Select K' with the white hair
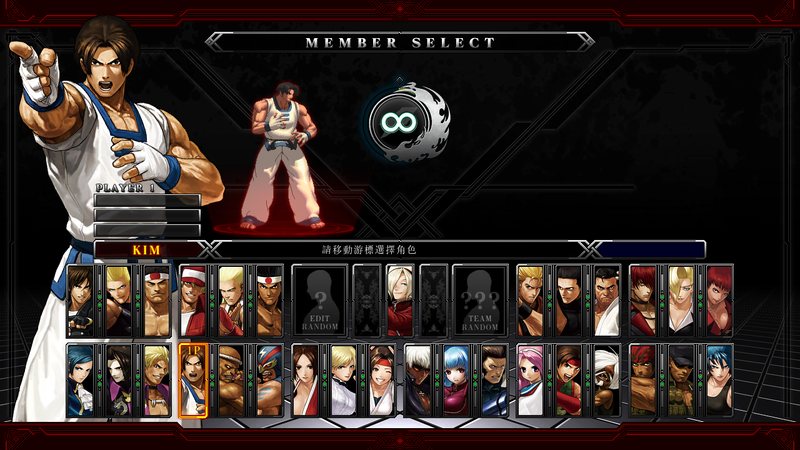The width and height of the screenshot is (800, 450). pos(419,380)
